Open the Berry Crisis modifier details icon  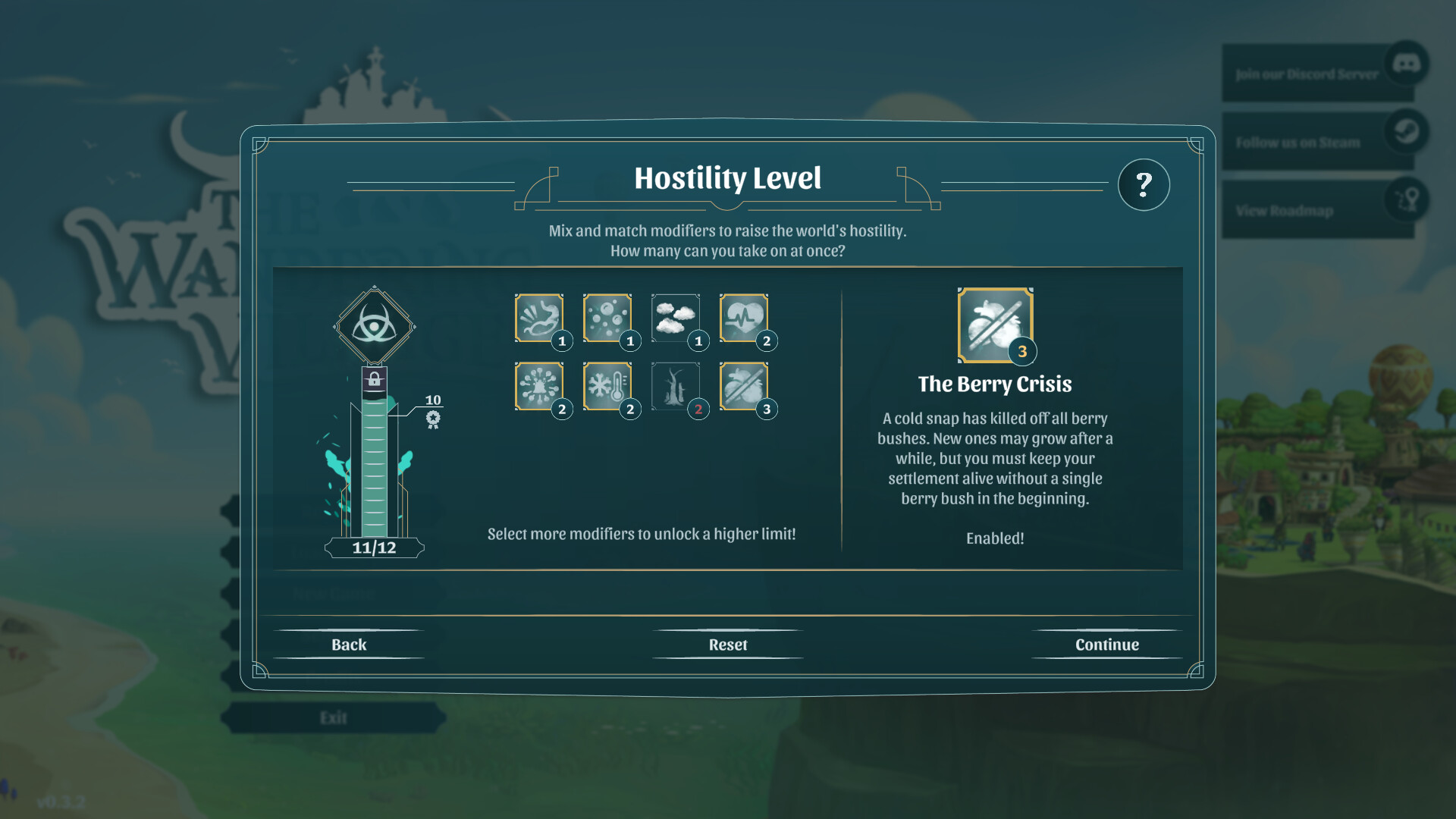click(995, 326)
